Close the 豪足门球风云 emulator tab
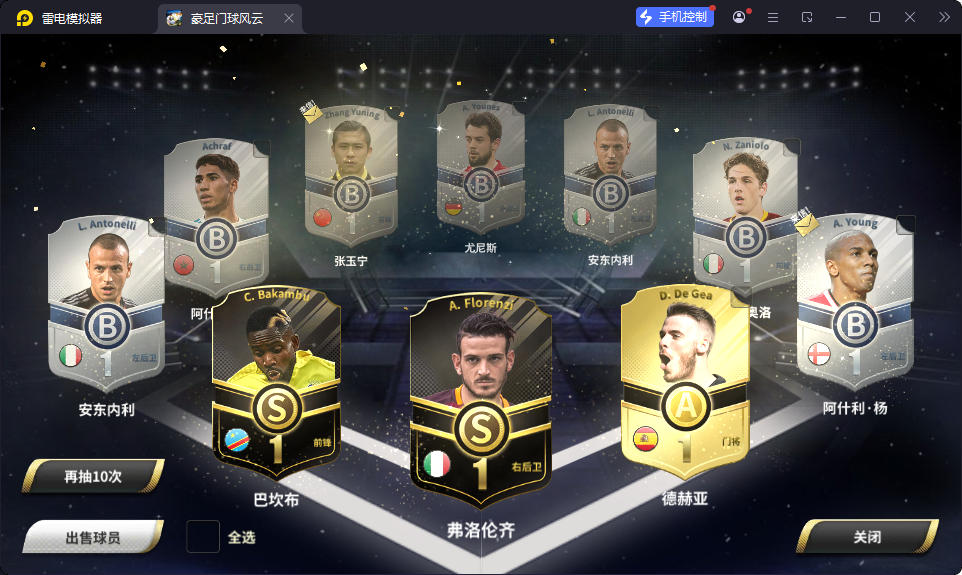This screenshot has width=962, height=575. (x=289, y=18)
